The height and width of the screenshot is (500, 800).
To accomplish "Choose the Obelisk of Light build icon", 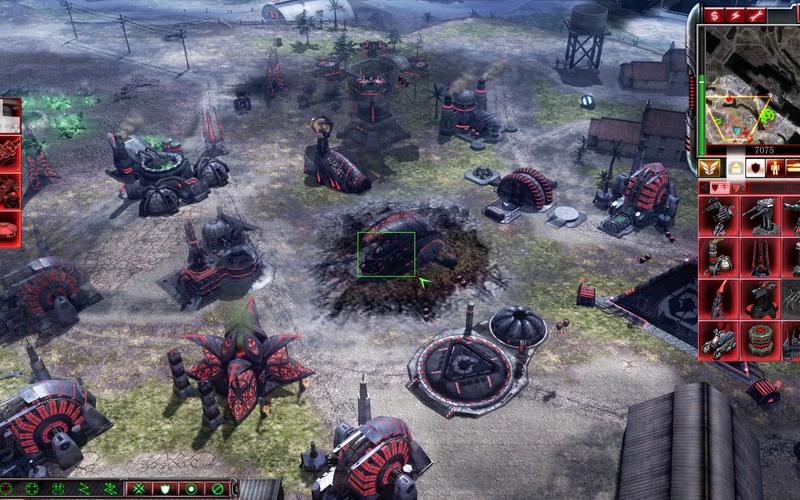I will click(719, 299).
